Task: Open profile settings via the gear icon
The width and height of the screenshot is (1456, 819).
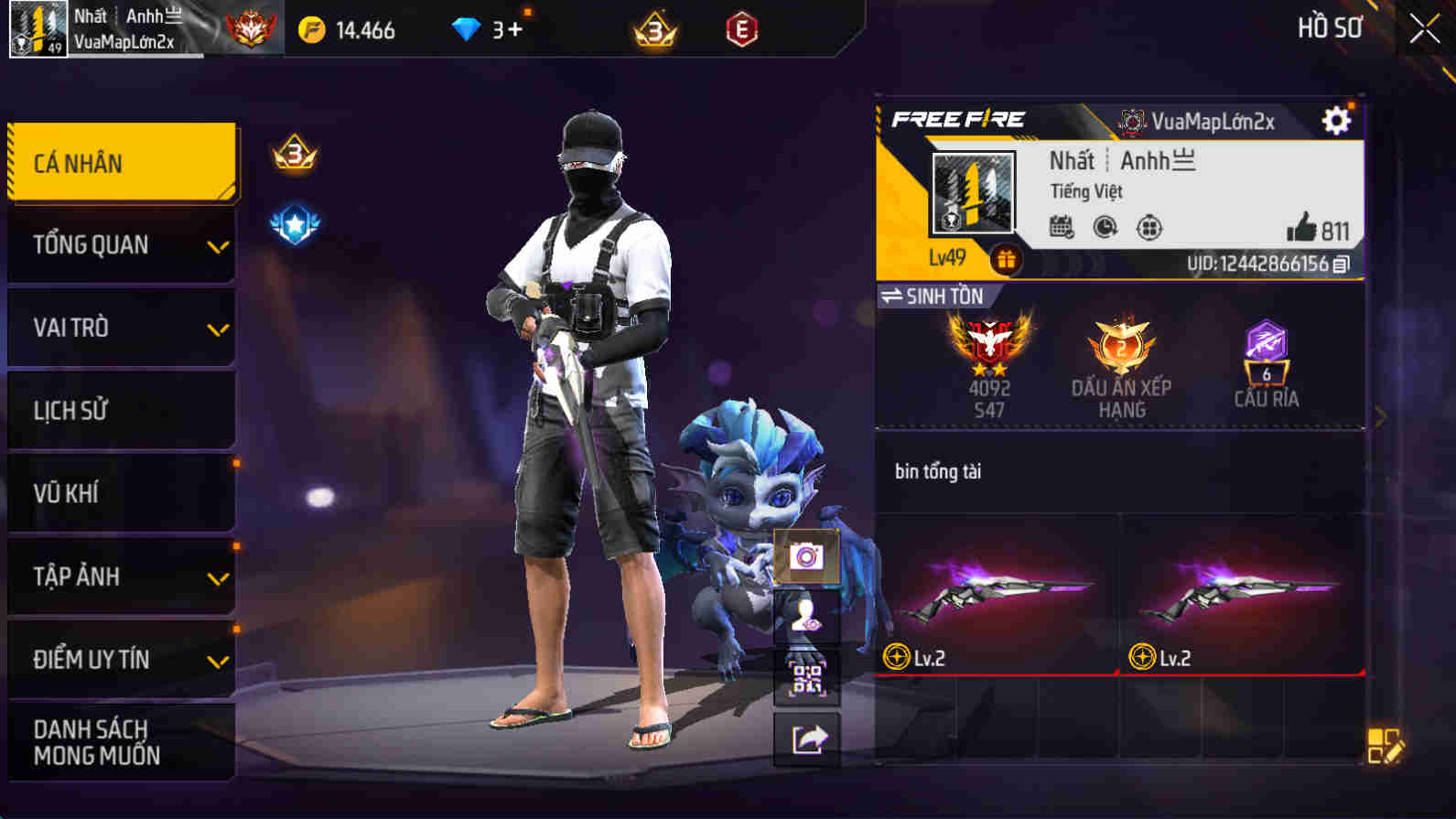Action: pyautogui.click(x=1337, y=120)
